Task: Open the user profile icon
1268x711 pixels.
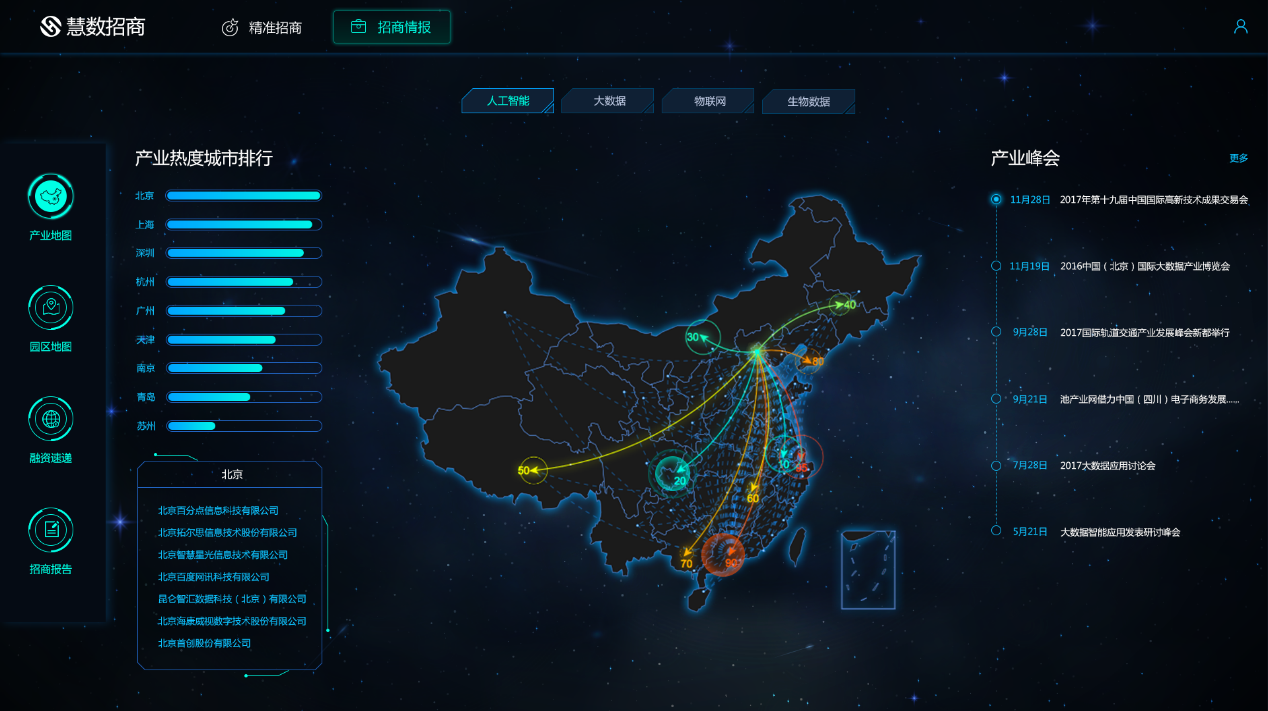Action: coord(1241,27)
